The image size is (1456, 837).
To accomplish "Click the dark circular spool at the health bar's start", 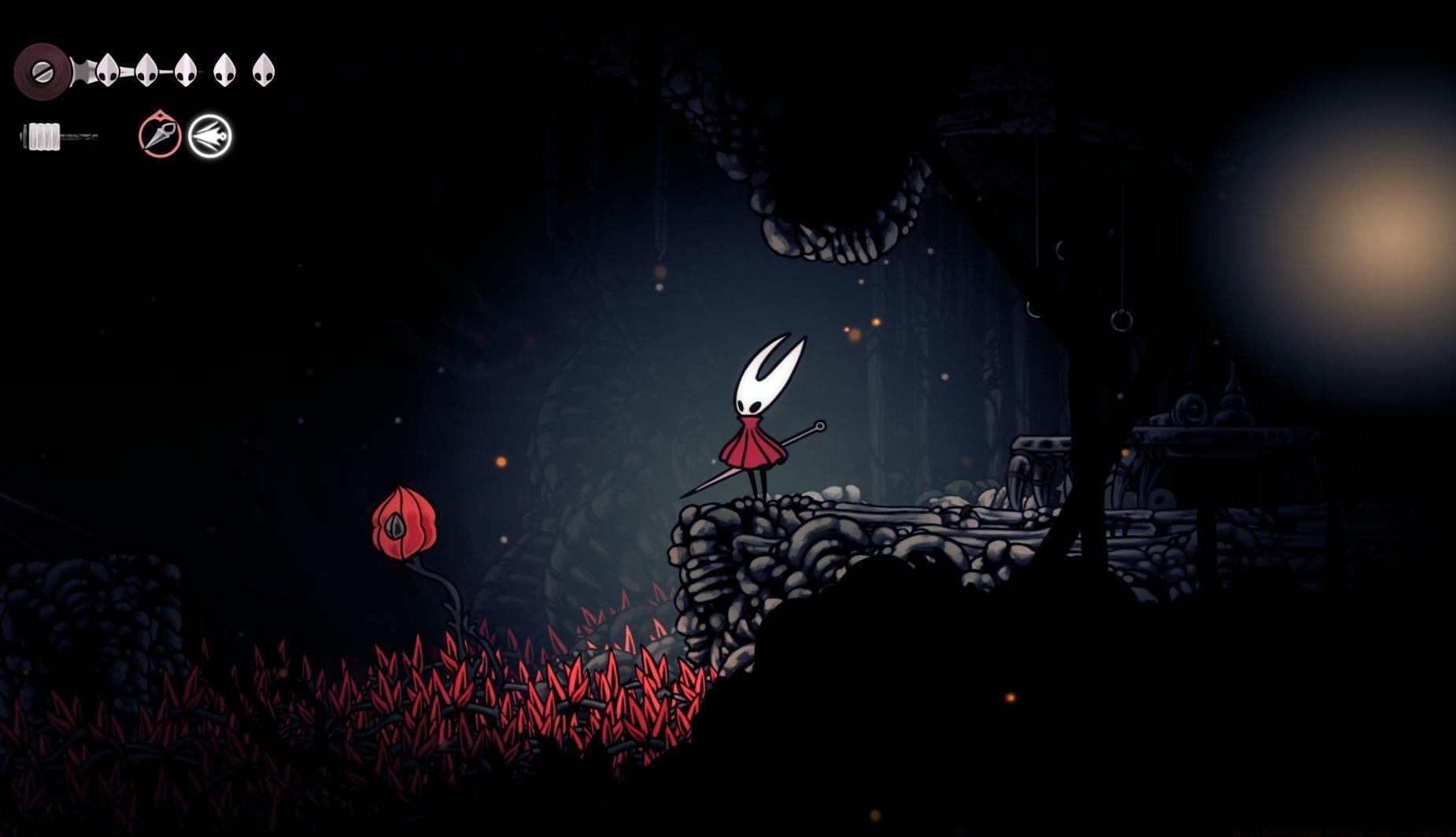I will 42,70.
